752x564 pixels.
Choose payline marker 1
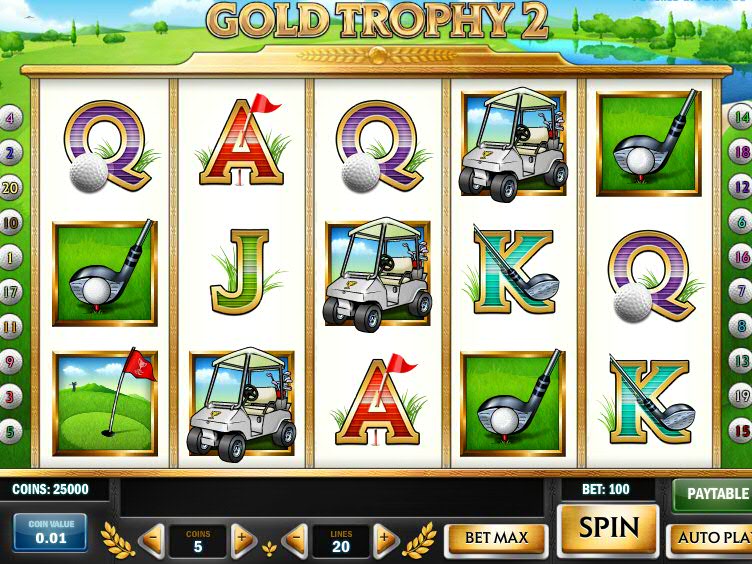coord(11,257)
